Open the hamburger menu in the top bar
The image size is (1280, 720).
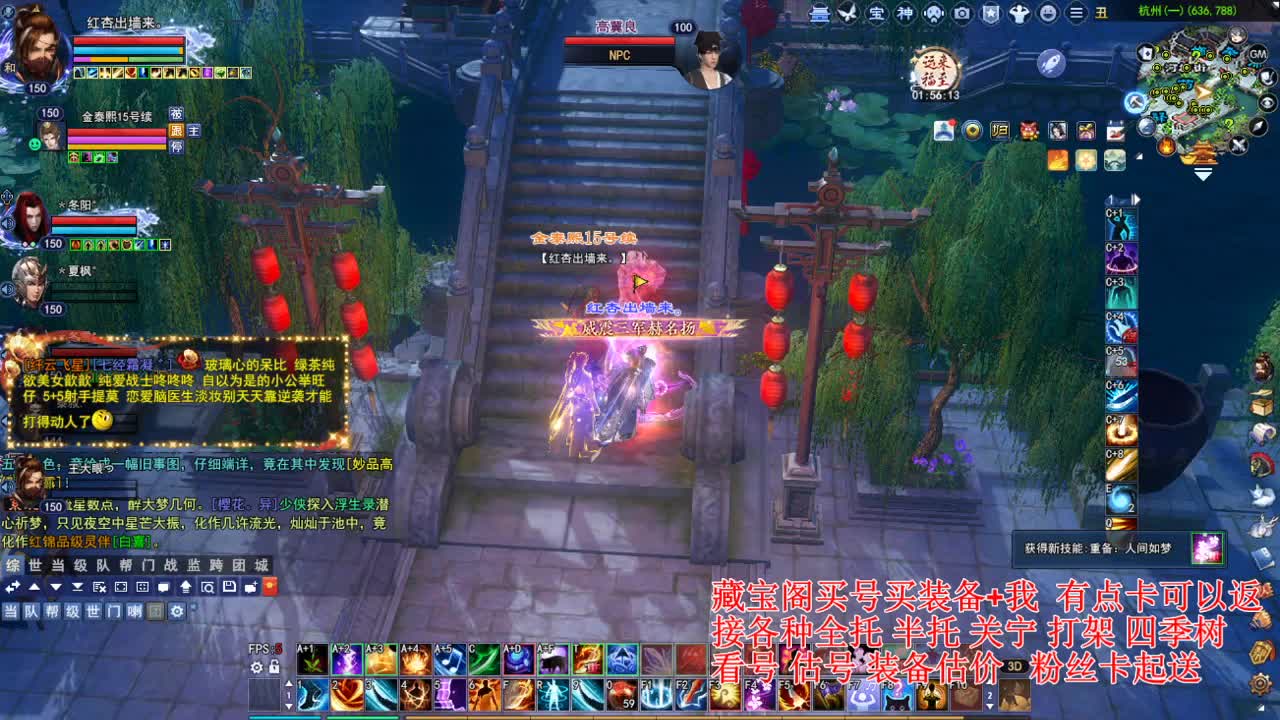pyautogui.click(x=1076, y=13)
